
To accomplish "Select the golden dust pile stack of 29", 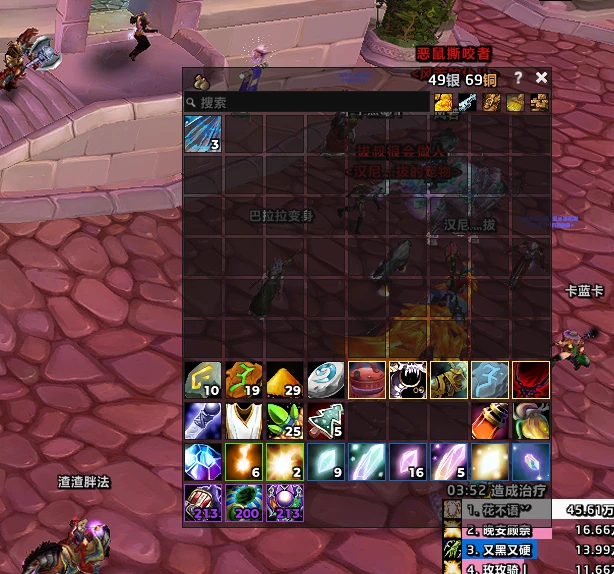I will pos(285,380).
